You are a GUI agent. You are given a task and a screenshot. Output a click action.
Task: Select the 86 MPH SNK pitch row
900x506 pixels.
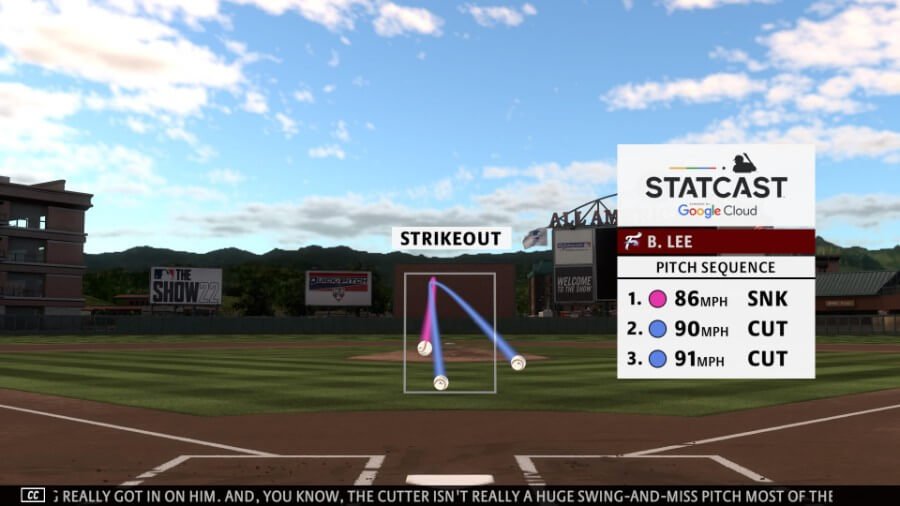point(715,298)
